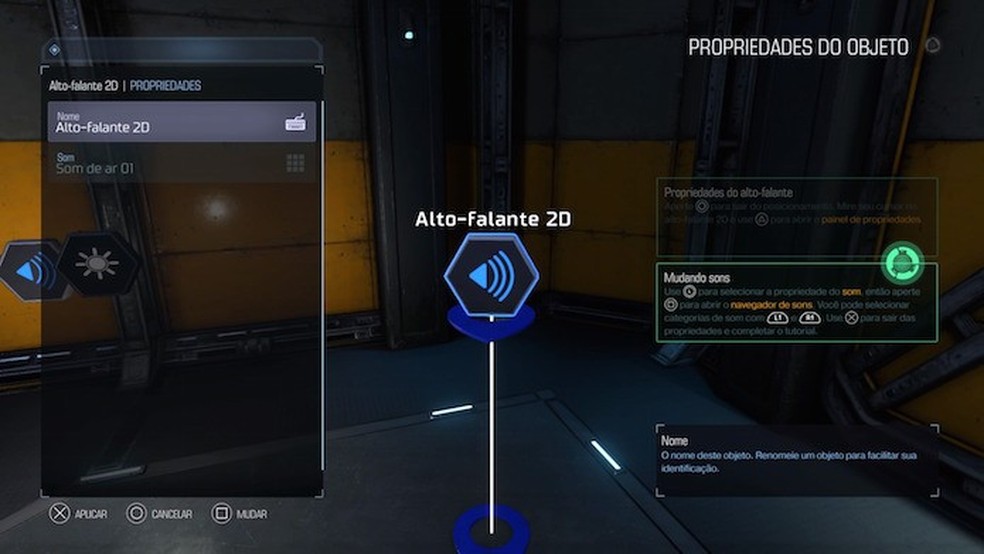Click the grid icon on the Som row
The width and height of the screenshot is (984, 554).
(295, 163)
